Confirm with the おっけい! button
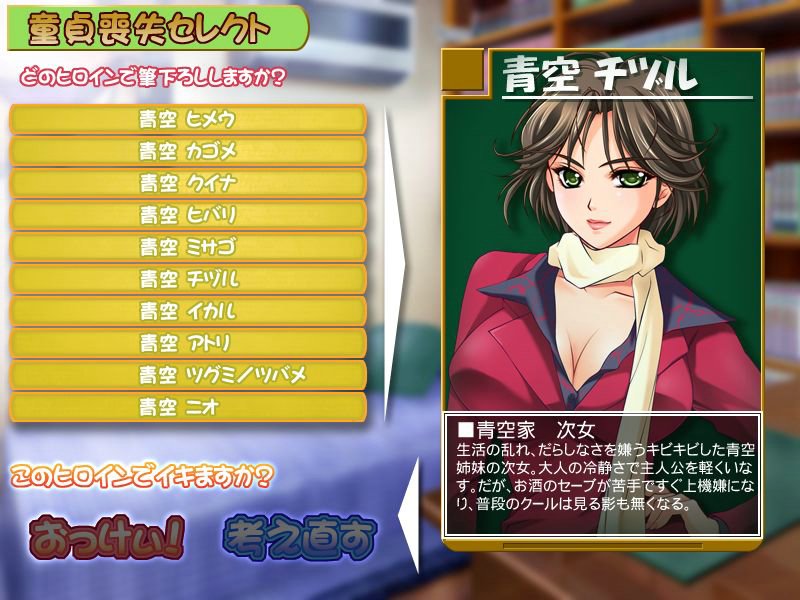 coord(107,539)
